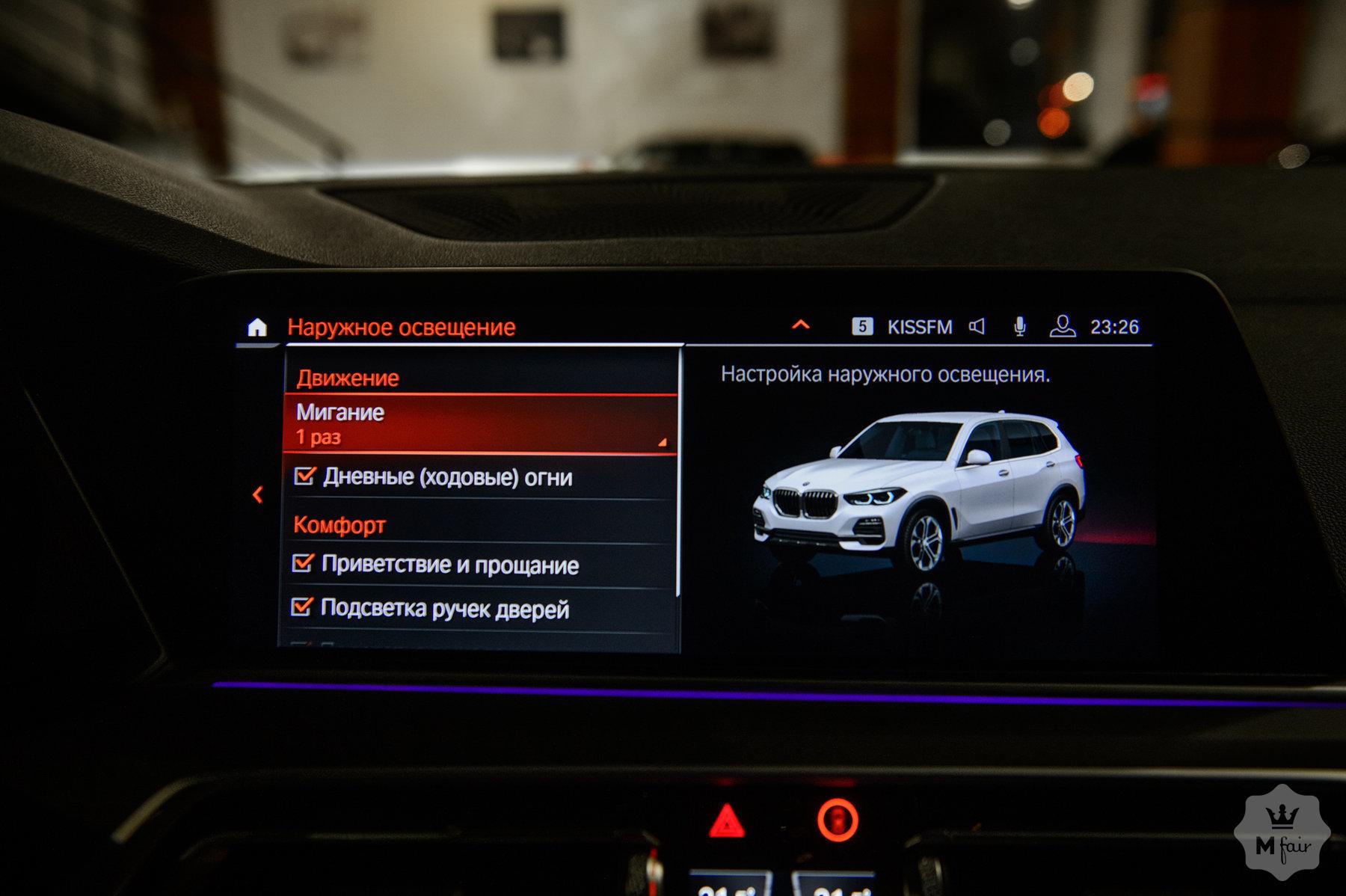
Task: Tap the left-edge back chevron
Action: coord(258,495)
